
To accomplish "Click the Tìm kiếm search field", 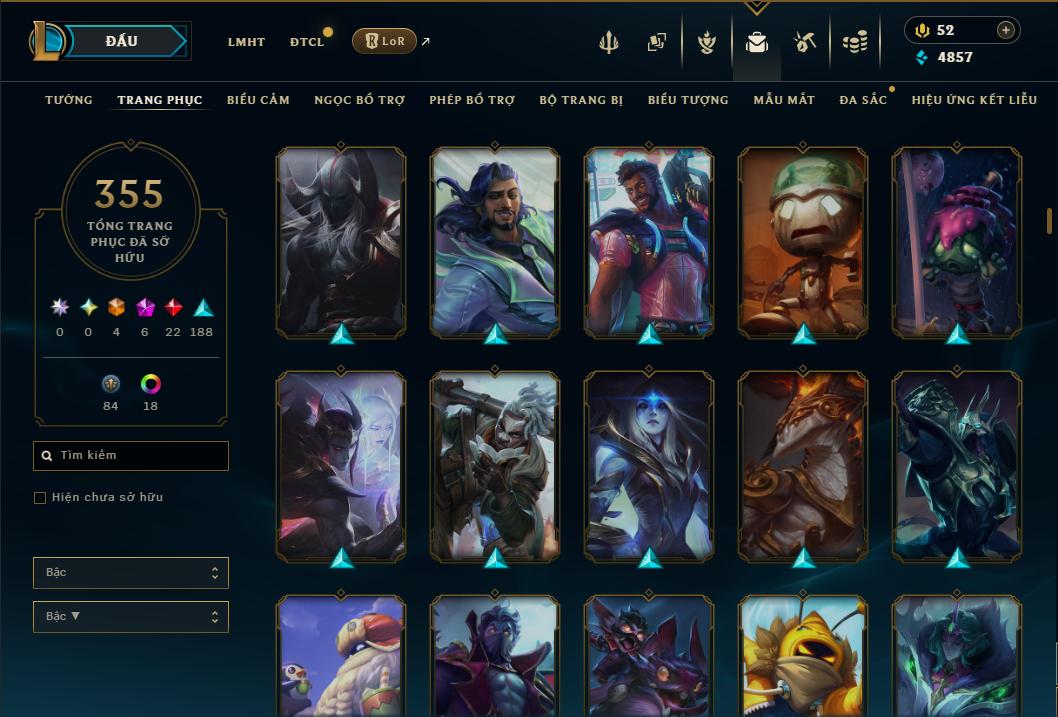I will pyautogui.click(x=131, y=456).
